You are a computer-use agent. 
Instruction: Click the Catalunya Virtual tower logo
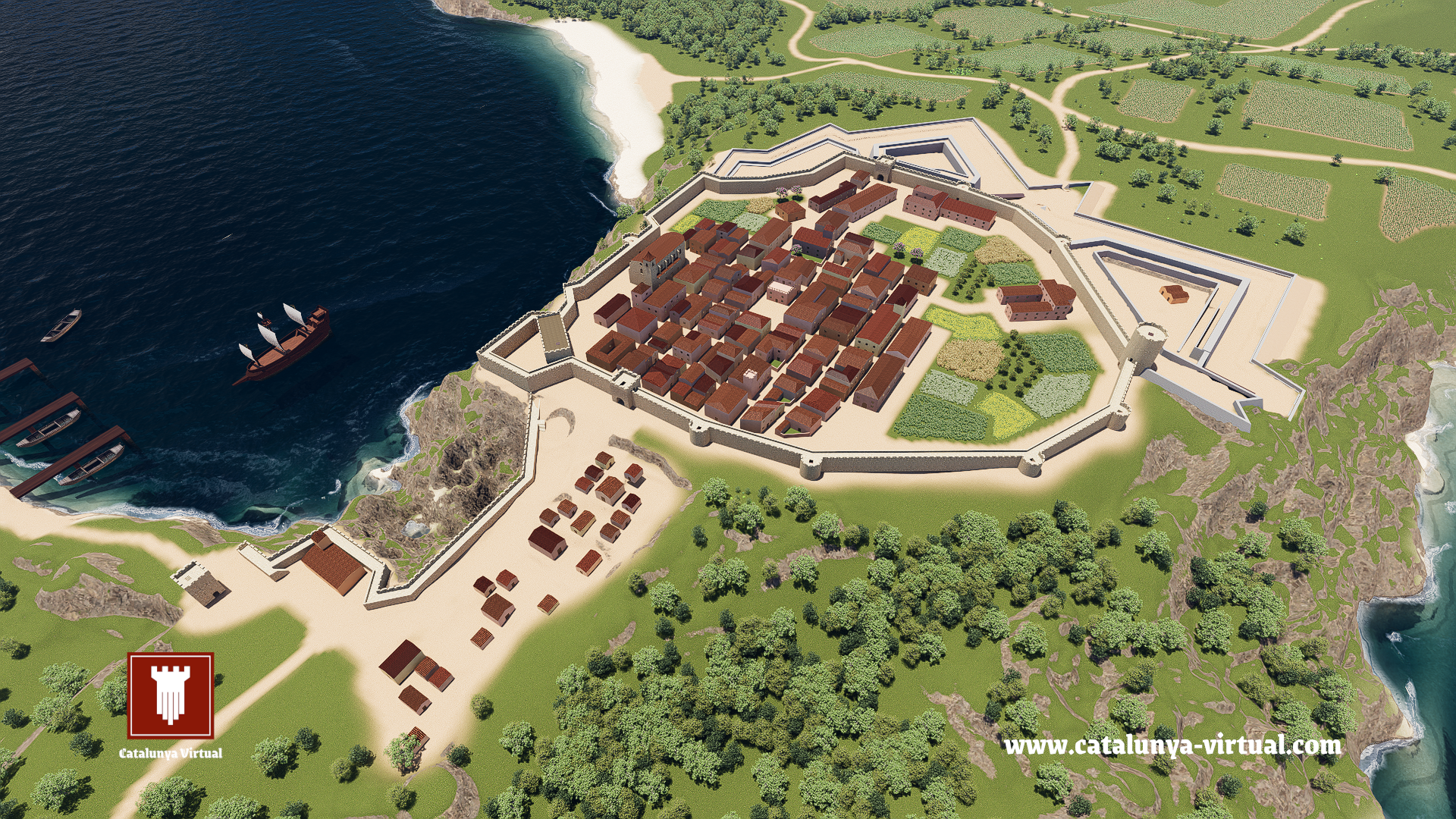coord(171,695)
